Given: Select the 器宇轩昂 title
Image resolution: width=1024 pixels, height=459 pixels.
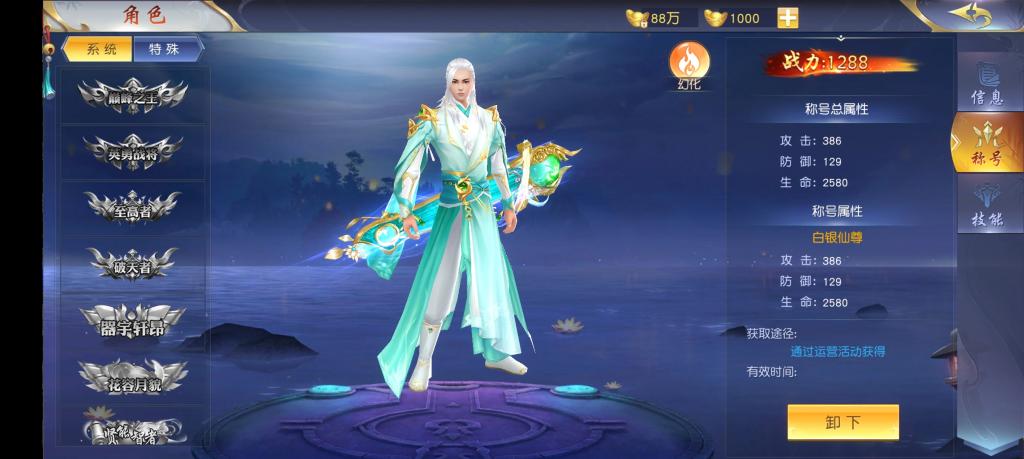Looking at the screenshot, I should pos(133,320).
